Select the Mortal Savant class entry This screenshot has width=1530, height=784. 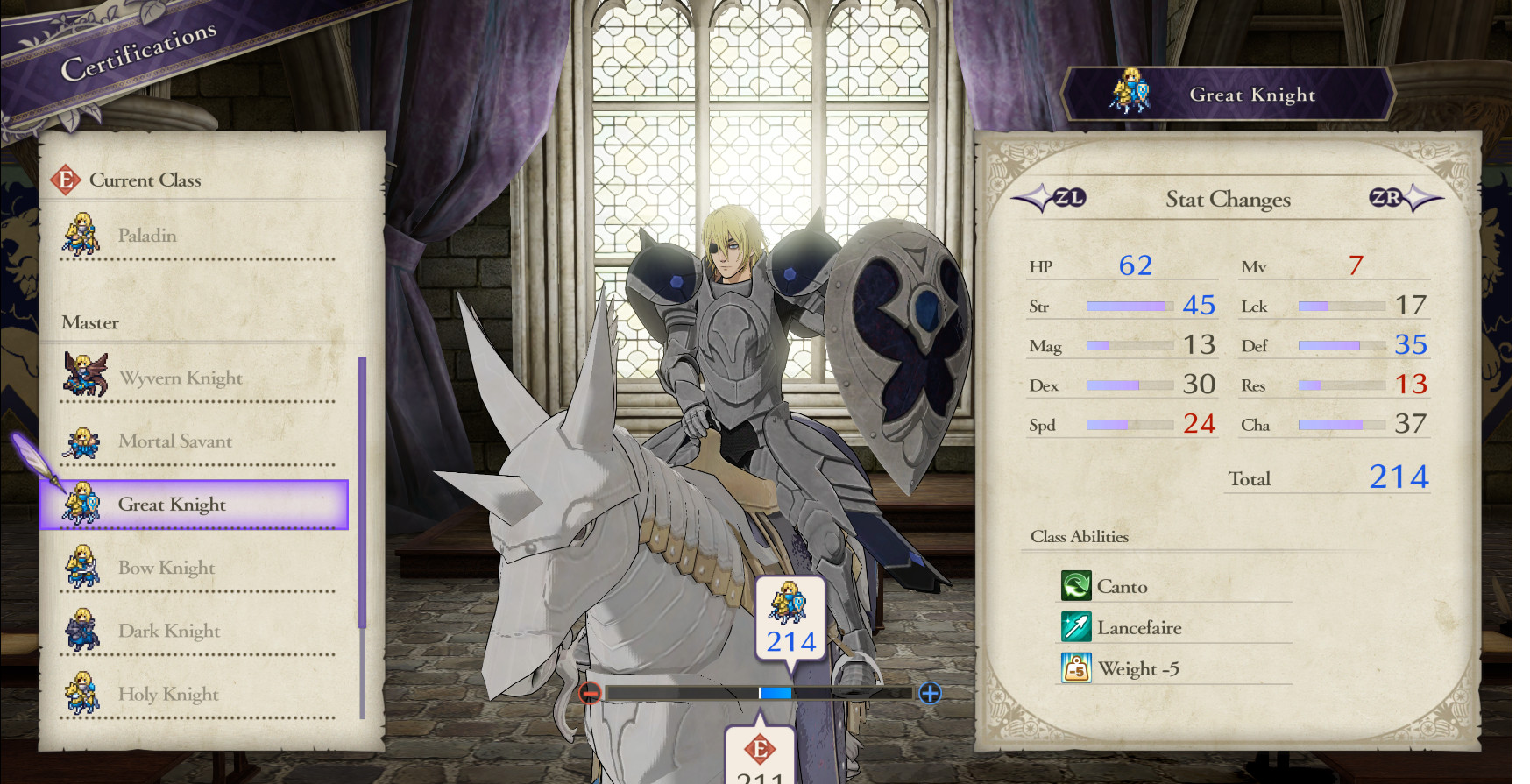click(175, 441)
